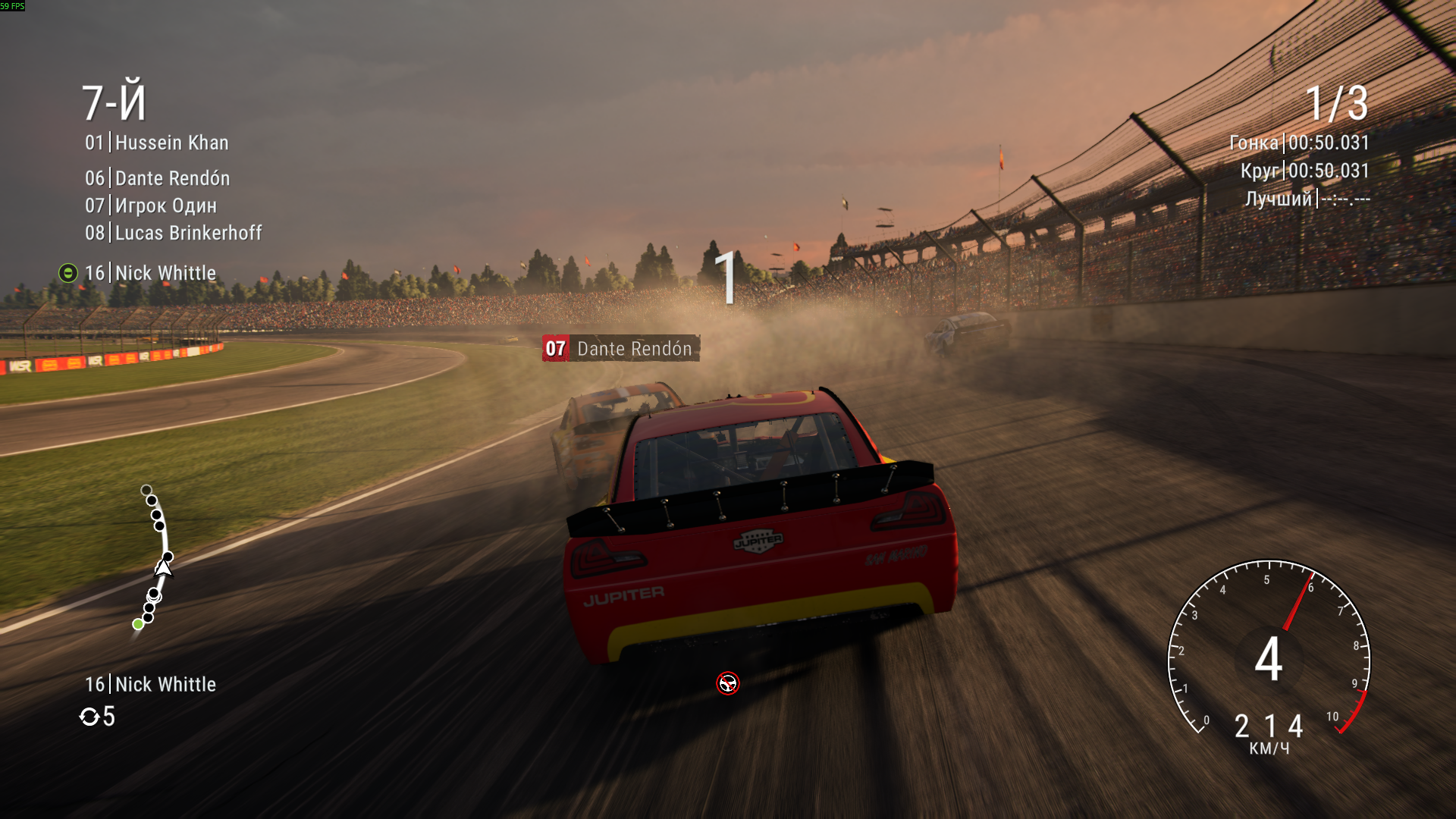Click the green rival icon beside Nick Whittle
Image resolution: width=1456 pixels, height=819 pixels.
[68, 273]
